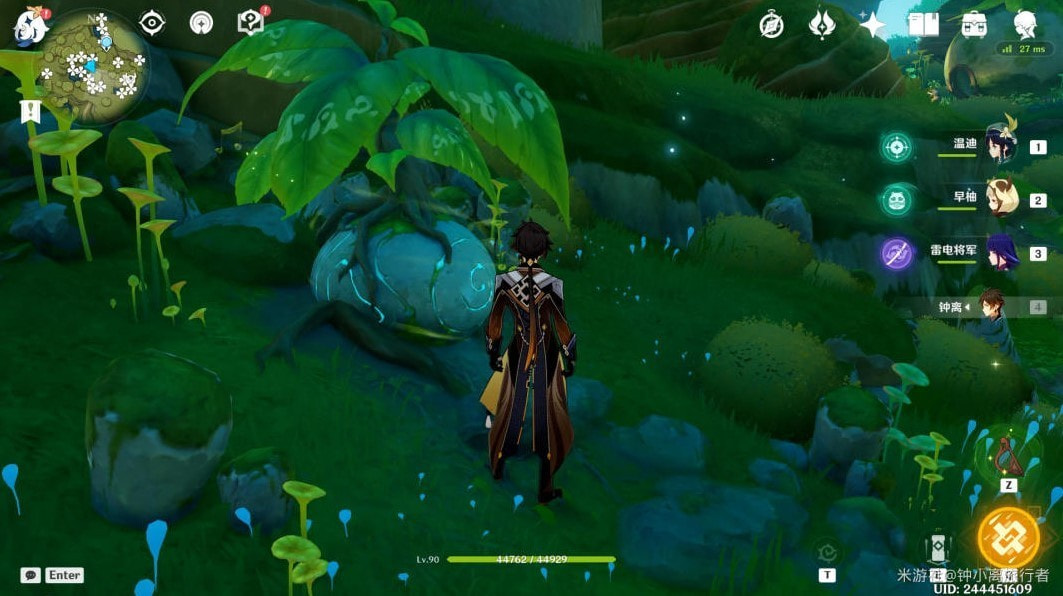Select active character 钟离 in party list
Screen dimensions: 1063x596
992,306
